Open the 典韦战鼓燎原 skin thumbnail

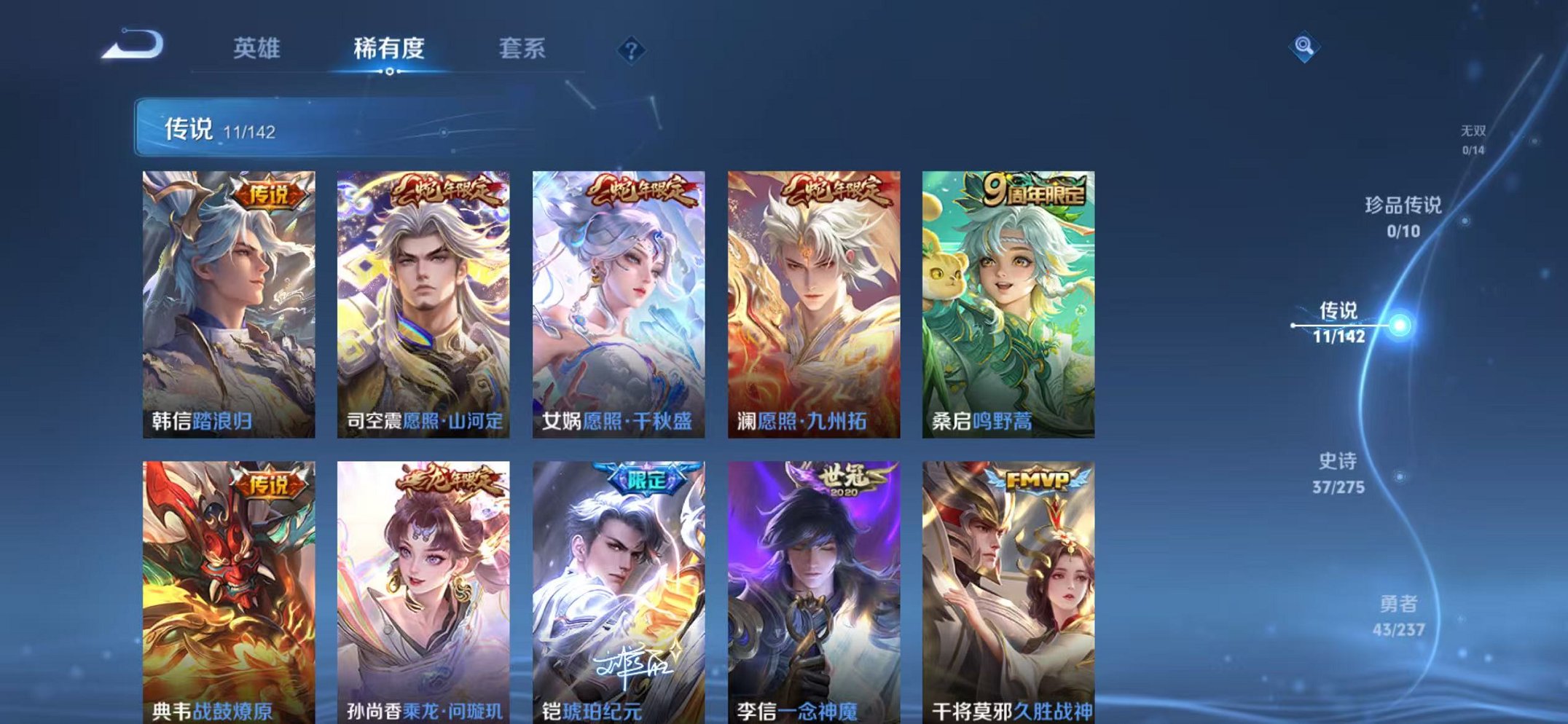(227, 583)
